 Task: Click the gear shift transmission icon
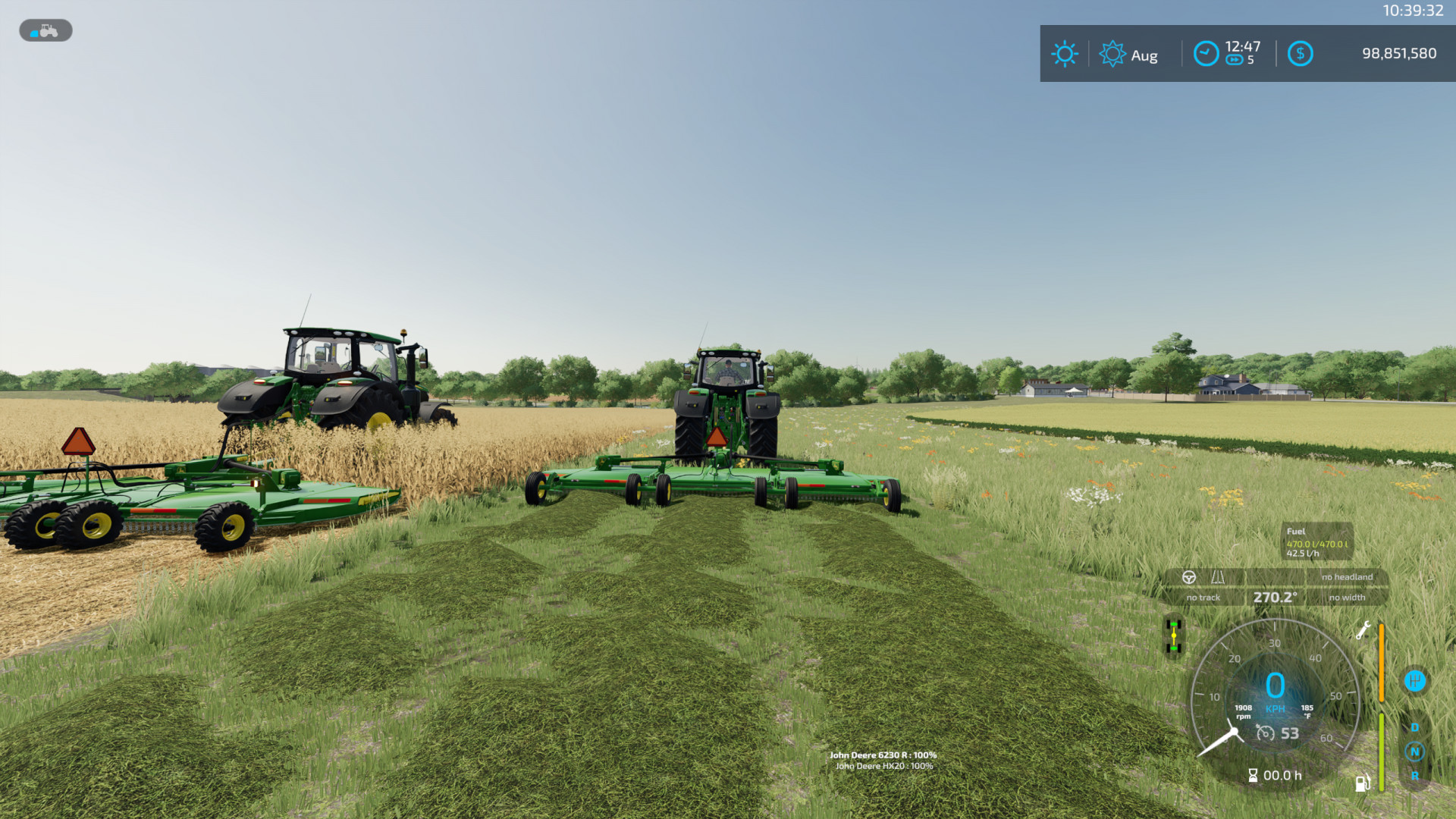pos(1415,680)
